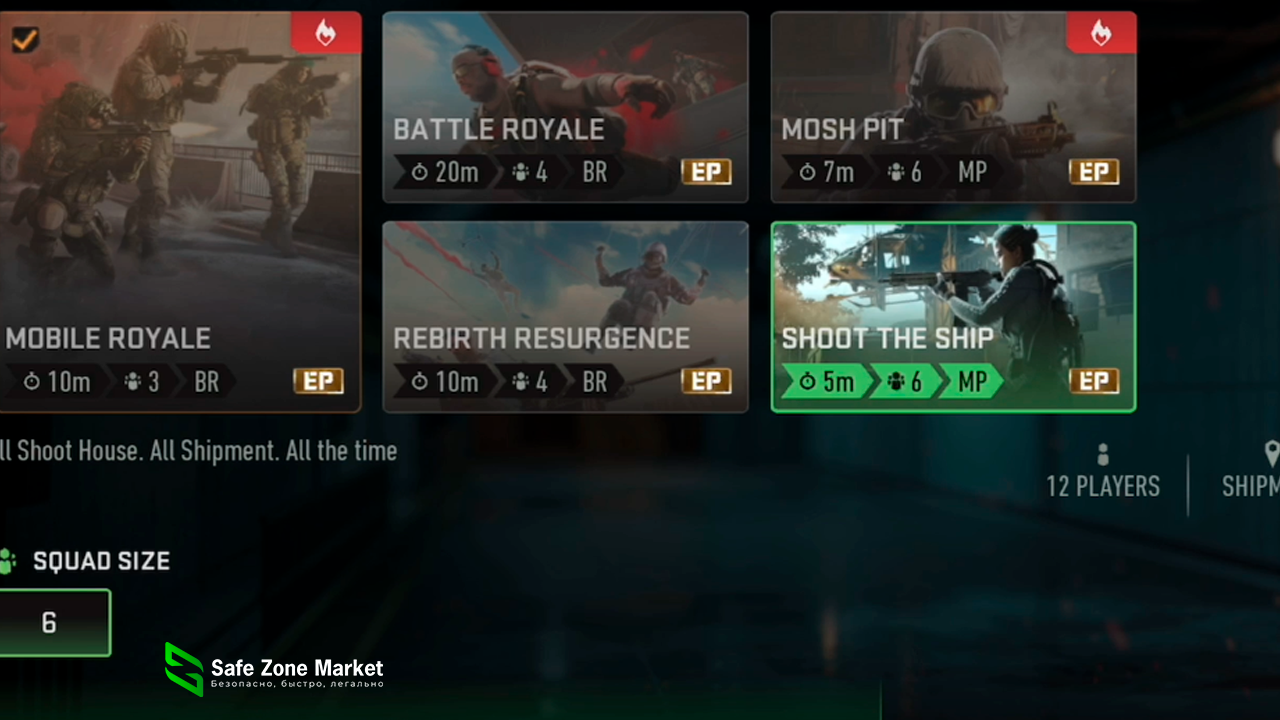This screenshot has height=720, width=1280.
Task: Change the squad size 6 selector
Action: coord(52,623)
